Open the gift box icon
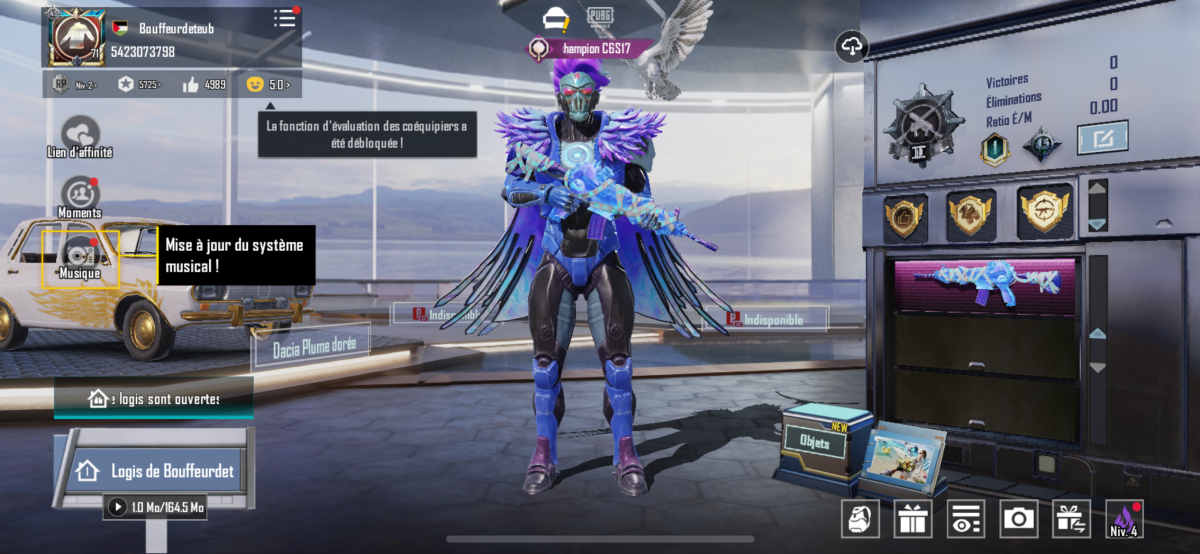The width and height of the screenshot is (1200, 554). pos(912,518)
